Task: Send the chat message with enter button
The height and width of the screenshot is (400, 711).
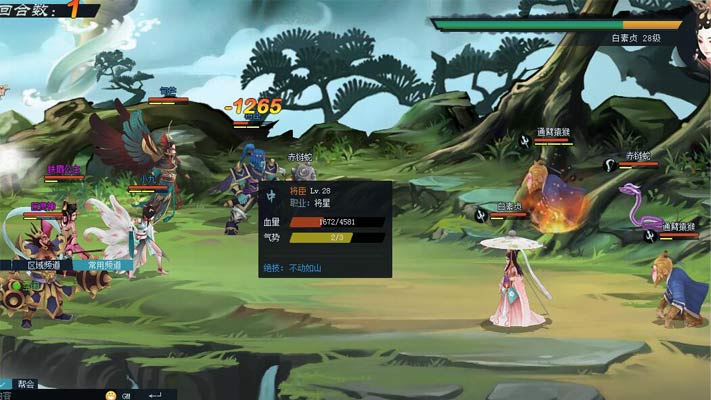Action: pos(155,395)
